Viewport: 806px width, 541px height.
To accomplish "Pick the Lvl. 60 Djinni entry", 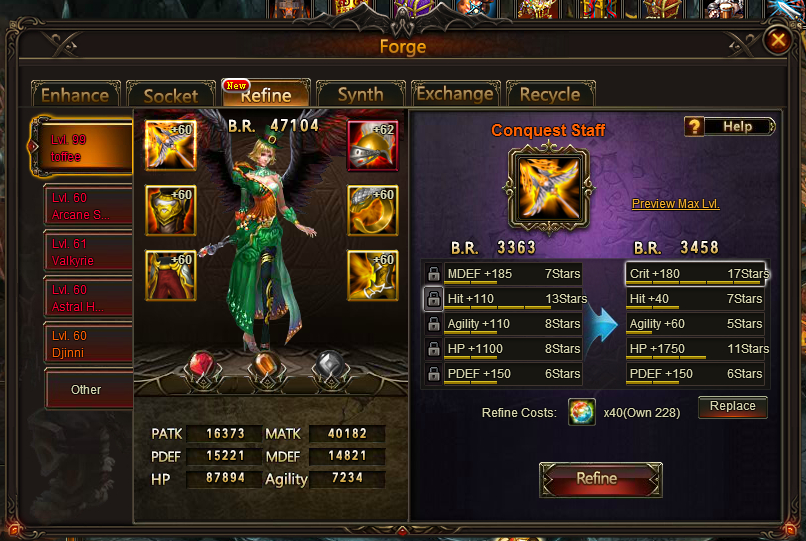I will tap(88, 344).
